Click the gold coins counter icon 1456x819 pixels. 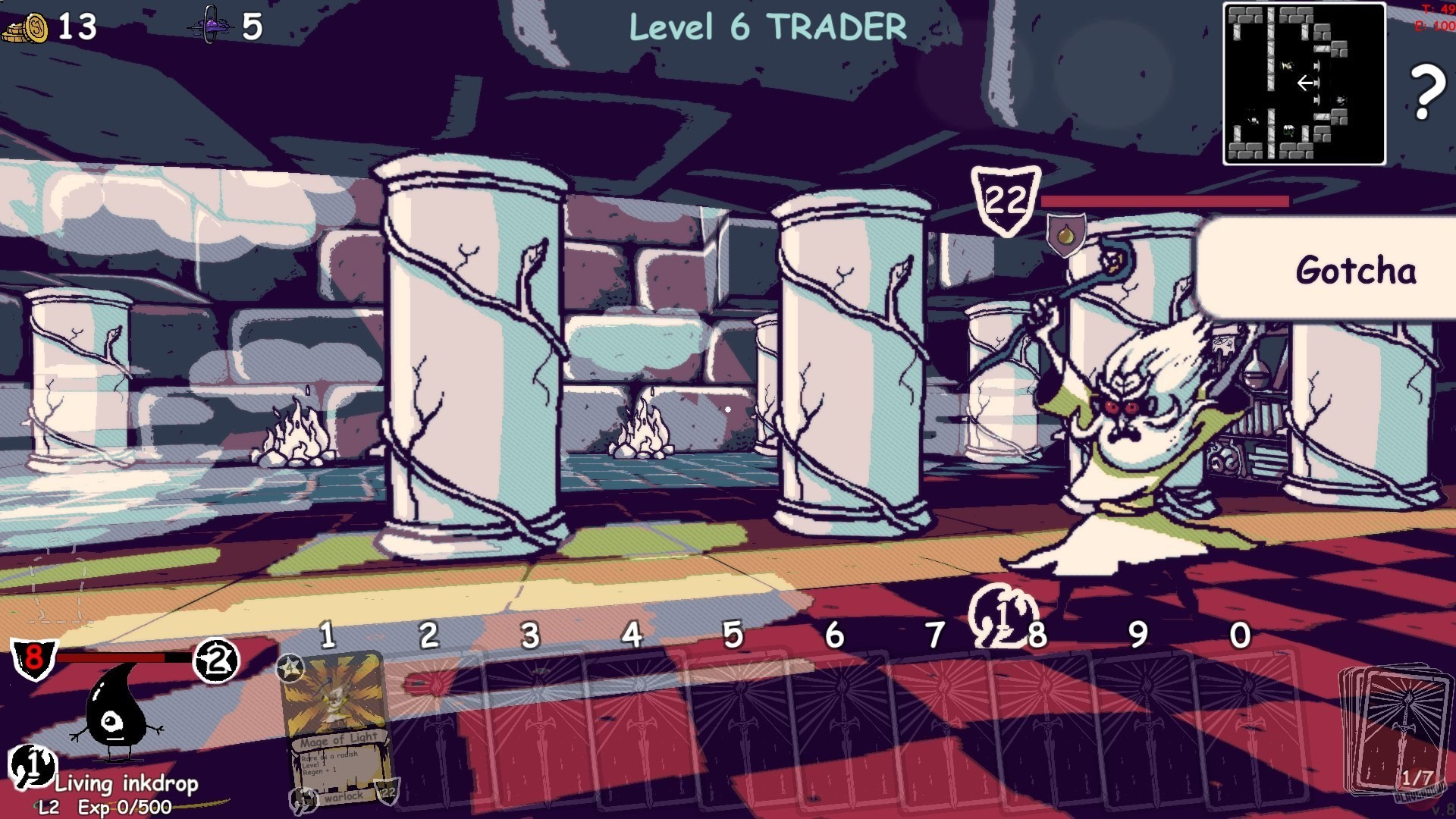pyautogui.click(x=30, y=27)
